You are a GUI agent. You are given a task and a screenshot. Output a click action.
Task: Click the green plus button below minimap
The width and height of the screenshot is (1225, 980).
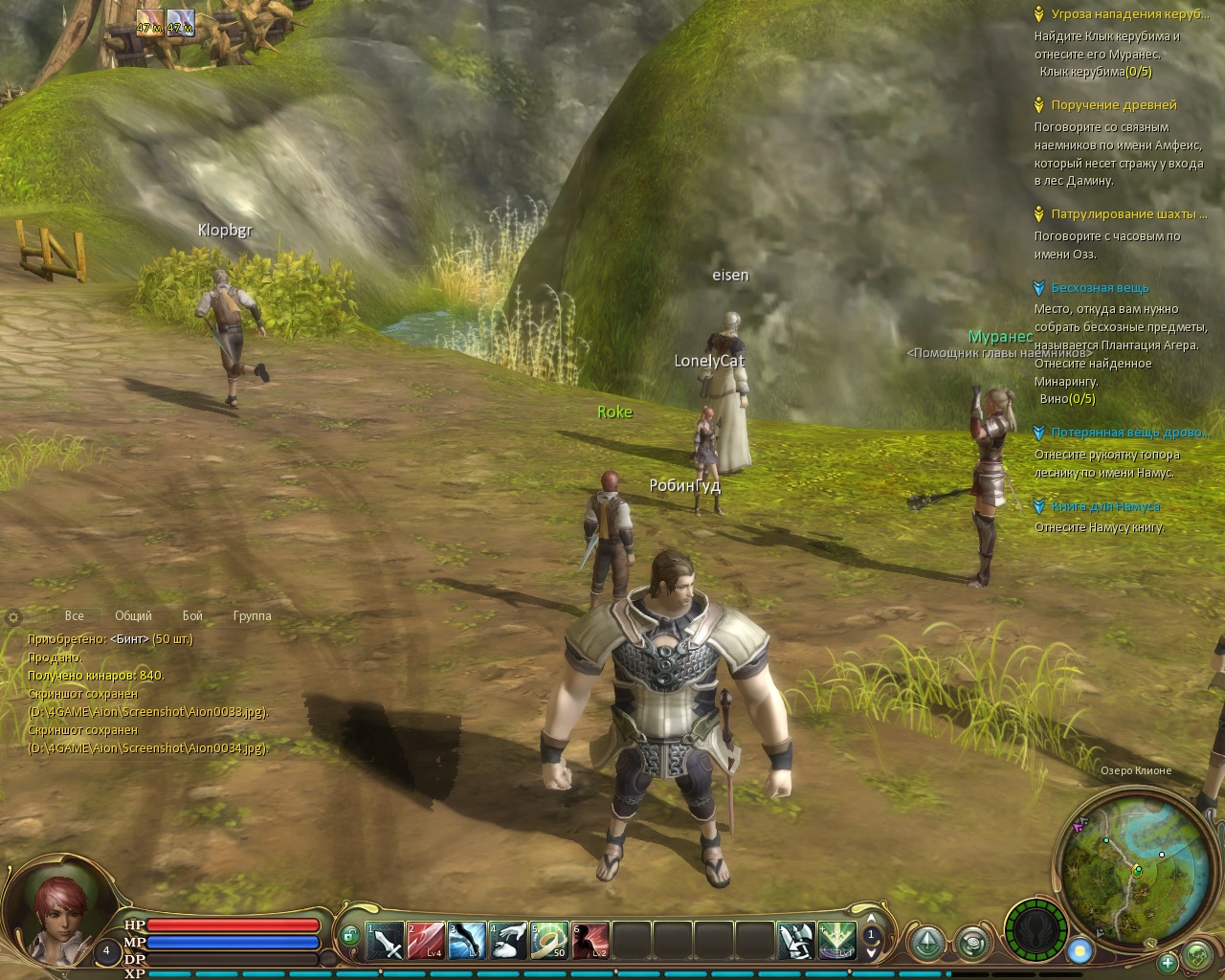click(1167, 962)
